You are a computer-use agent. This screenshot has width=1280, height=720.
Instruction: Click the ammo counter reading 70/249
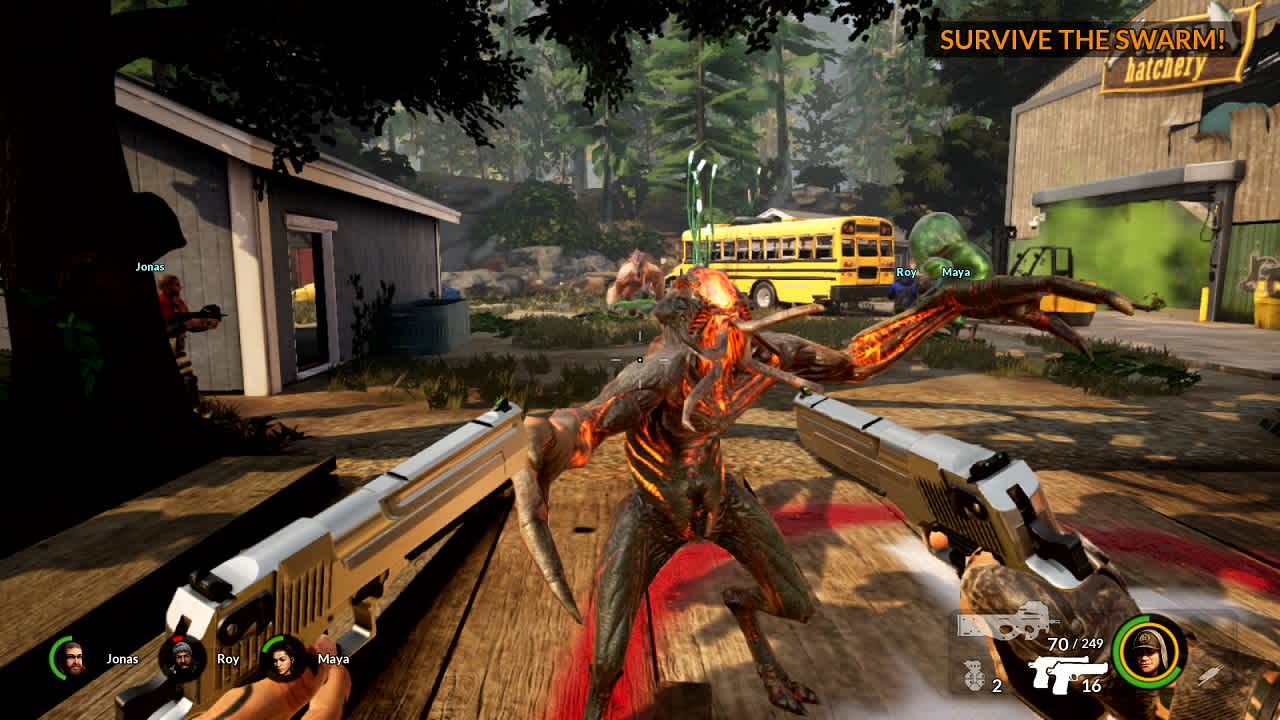pos(1074,643)
